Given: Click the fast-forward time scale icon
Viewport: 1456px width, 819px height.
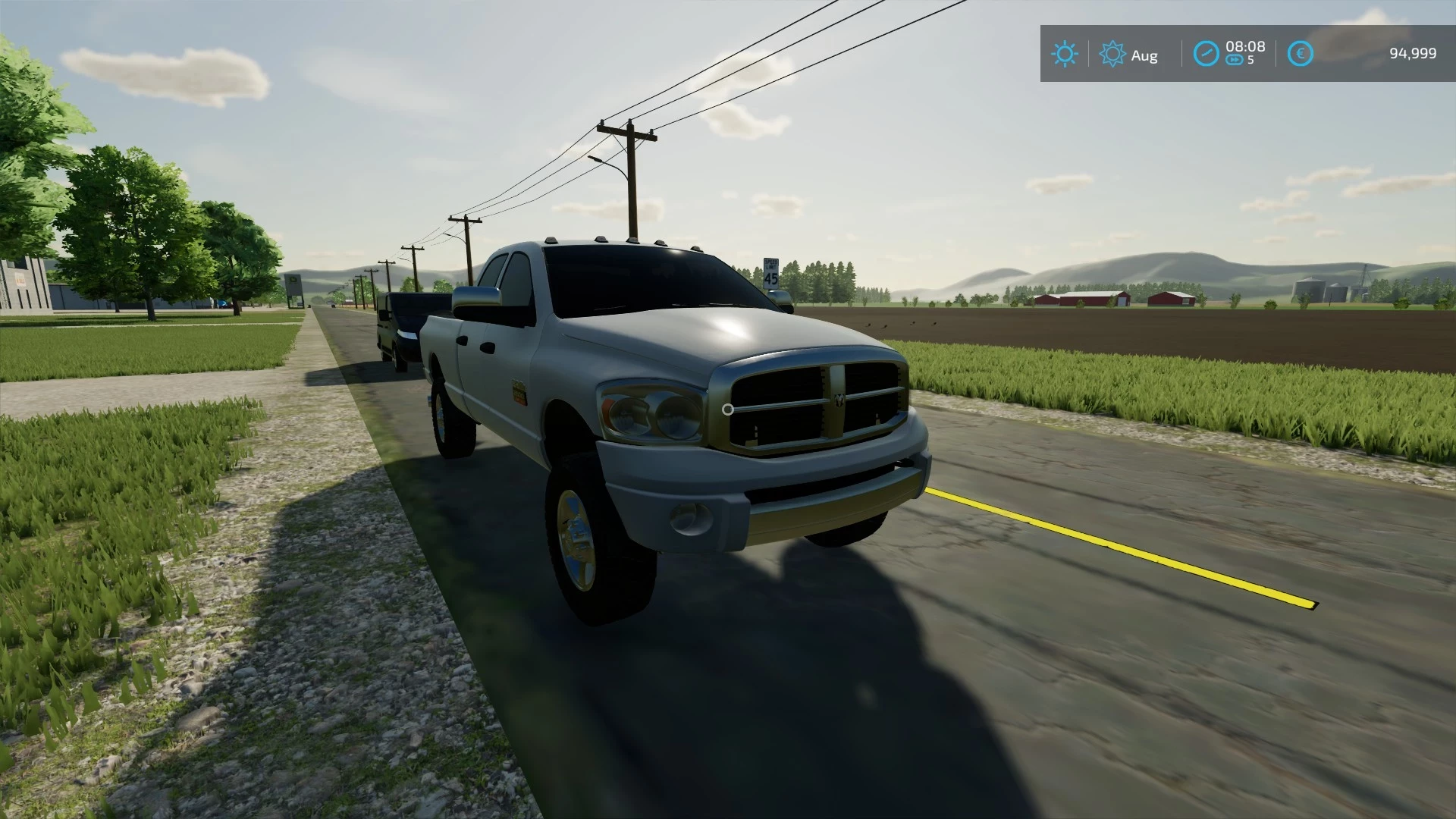Looking at the screenshot, I should [x=1235, y=60].
